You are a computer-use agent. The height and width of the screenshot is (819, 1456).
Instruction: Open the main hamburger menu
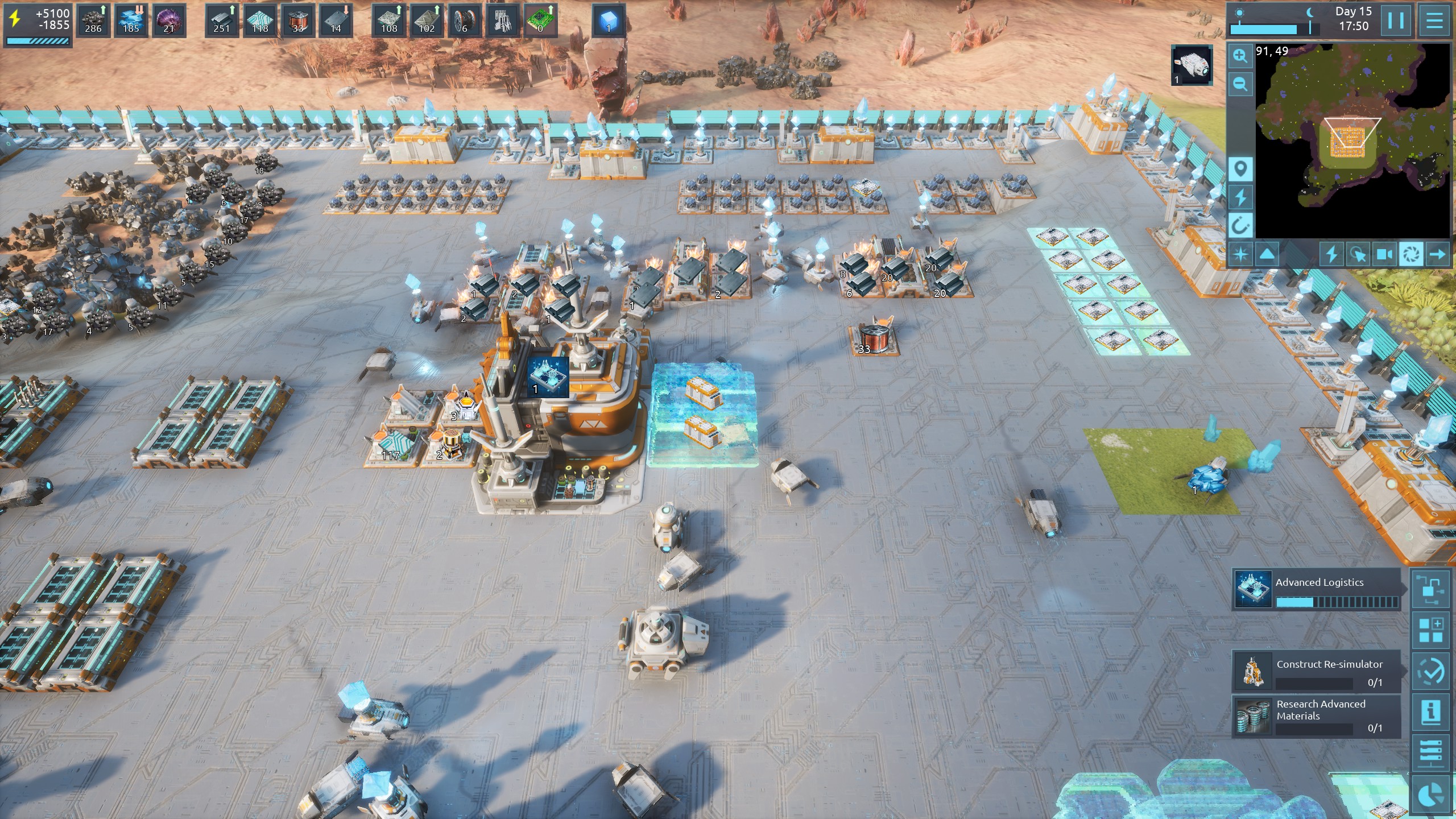pos(1434,20)
